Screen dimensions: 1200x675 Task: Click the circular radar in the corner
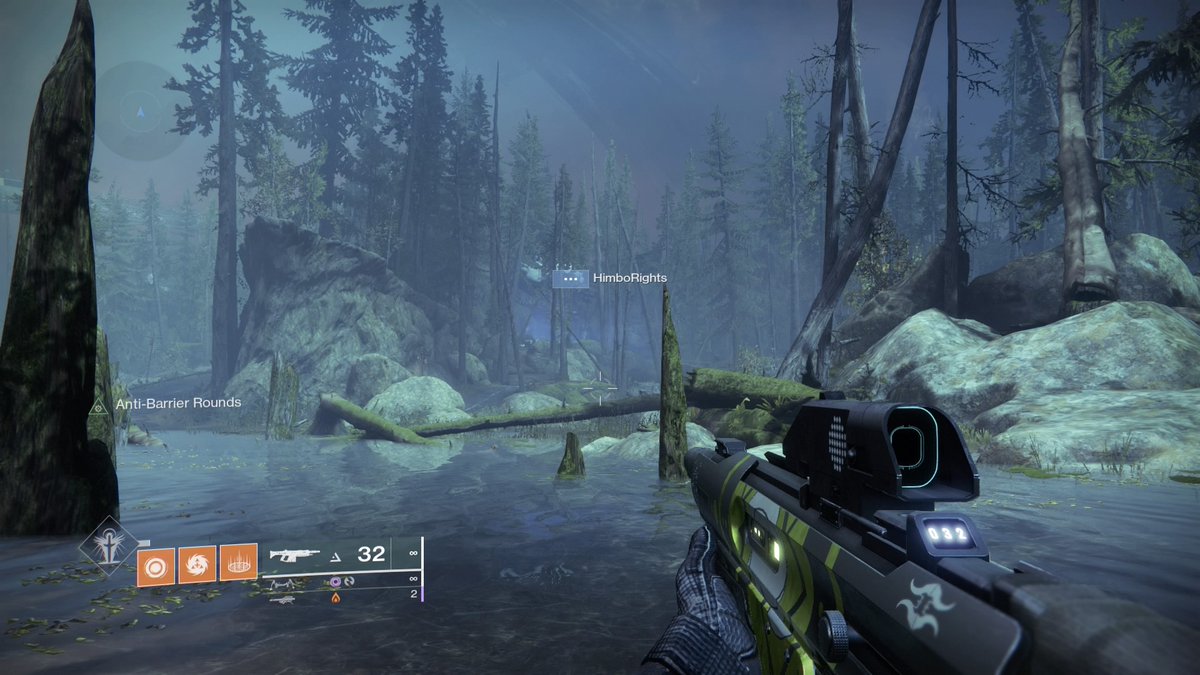140,110
